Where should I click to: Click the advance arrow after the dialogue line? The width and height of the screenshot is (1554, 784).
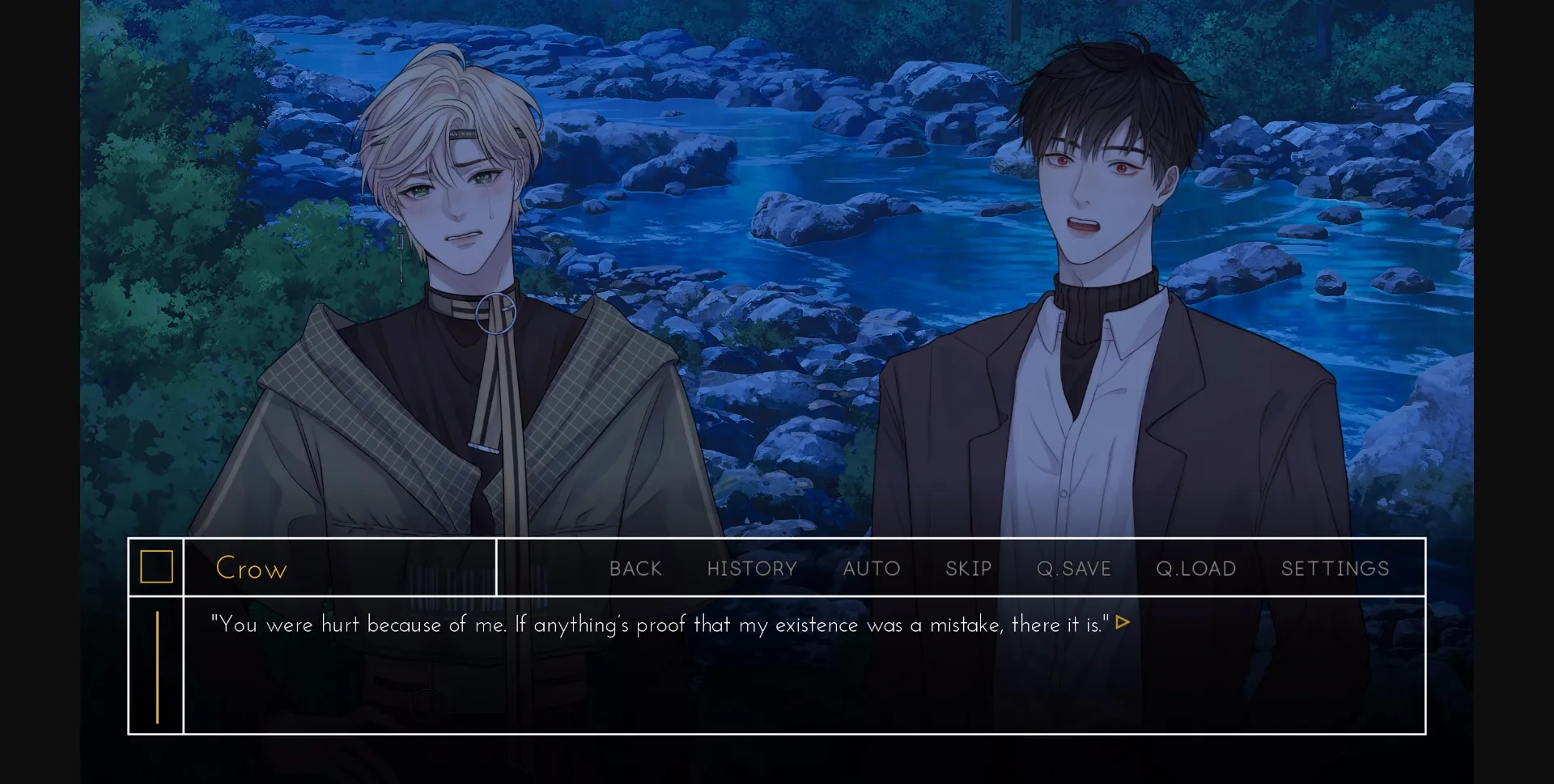coord(1123,623)
